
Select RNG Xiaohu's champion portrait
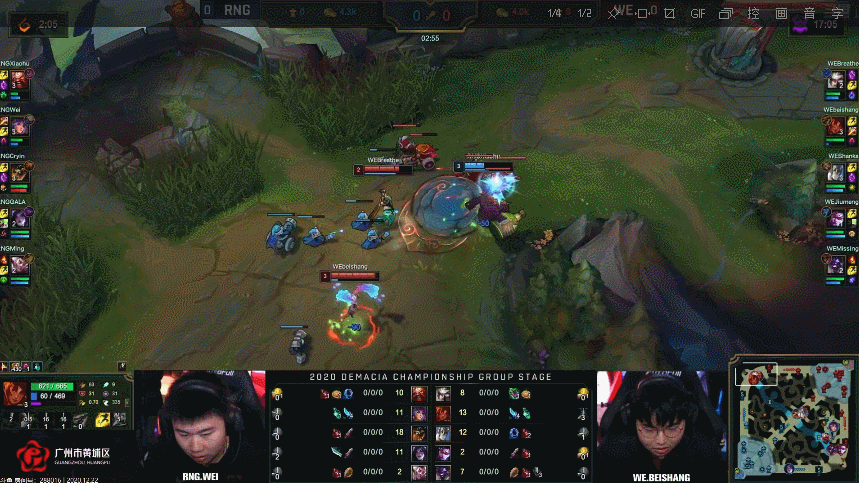[x=19, y=80]
